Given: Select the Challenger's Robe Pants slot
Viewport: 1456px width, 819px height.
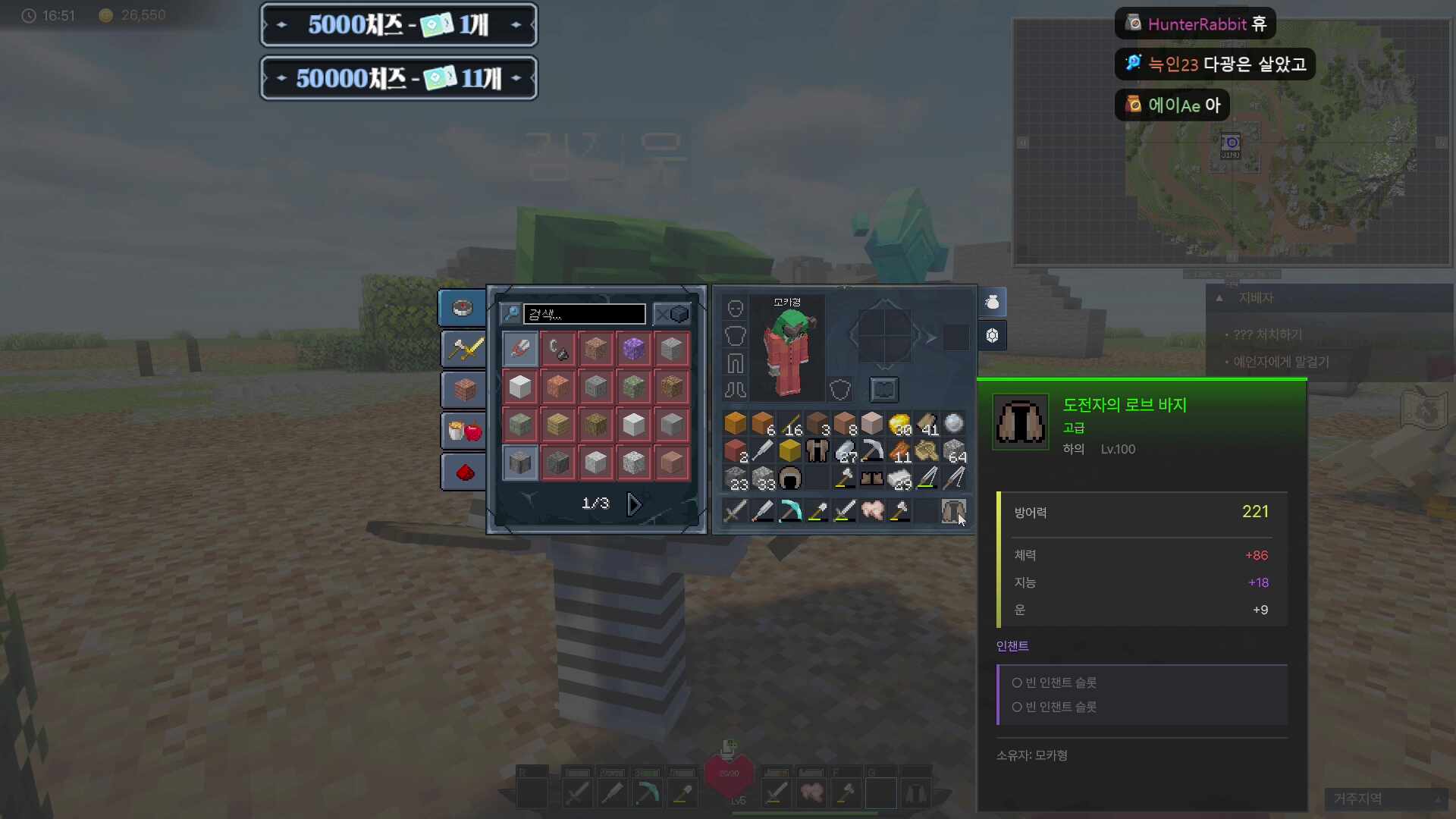Looking at the screenshot, I should (952, 510).
